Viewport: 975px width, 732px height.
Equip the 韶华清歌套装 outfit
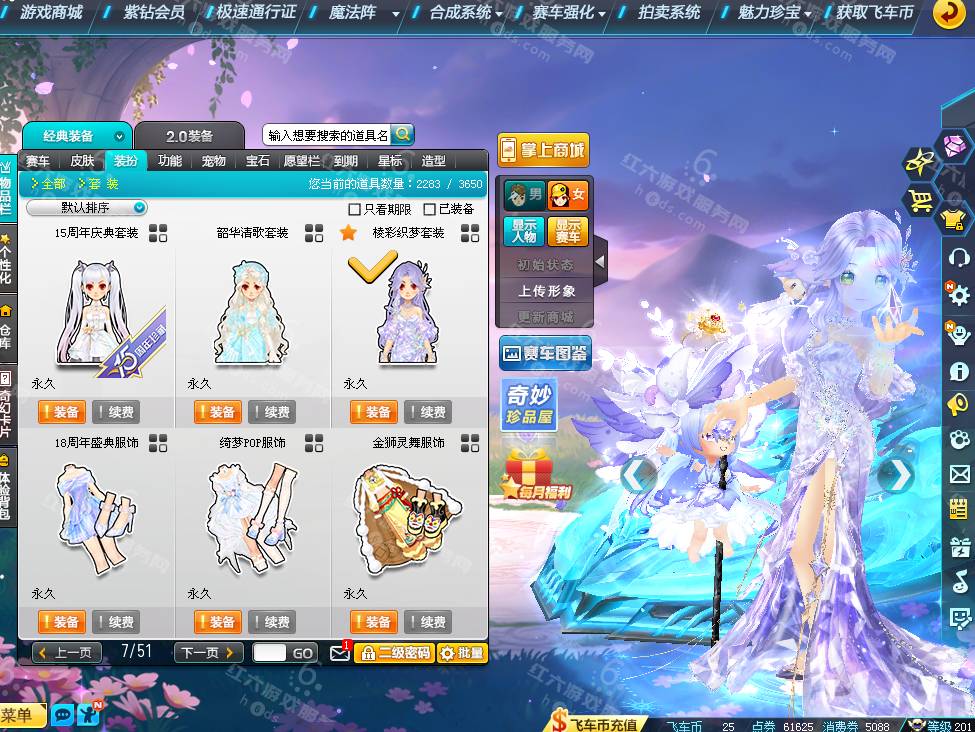218,412
